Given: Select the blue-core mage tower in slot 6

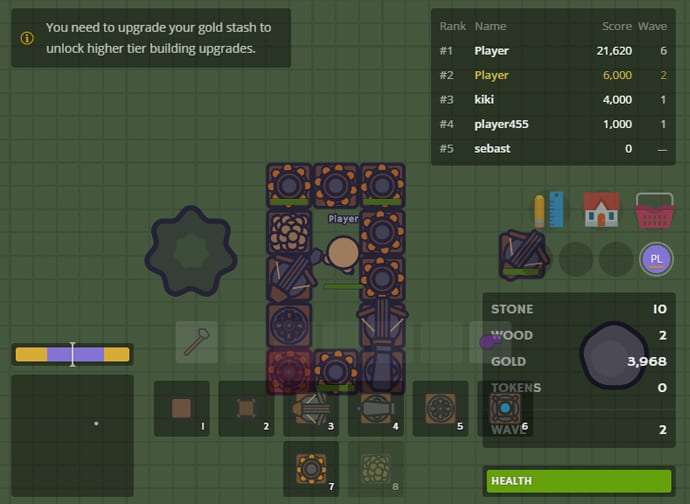Looking at the screenshot, I should (x=504, y=408).
